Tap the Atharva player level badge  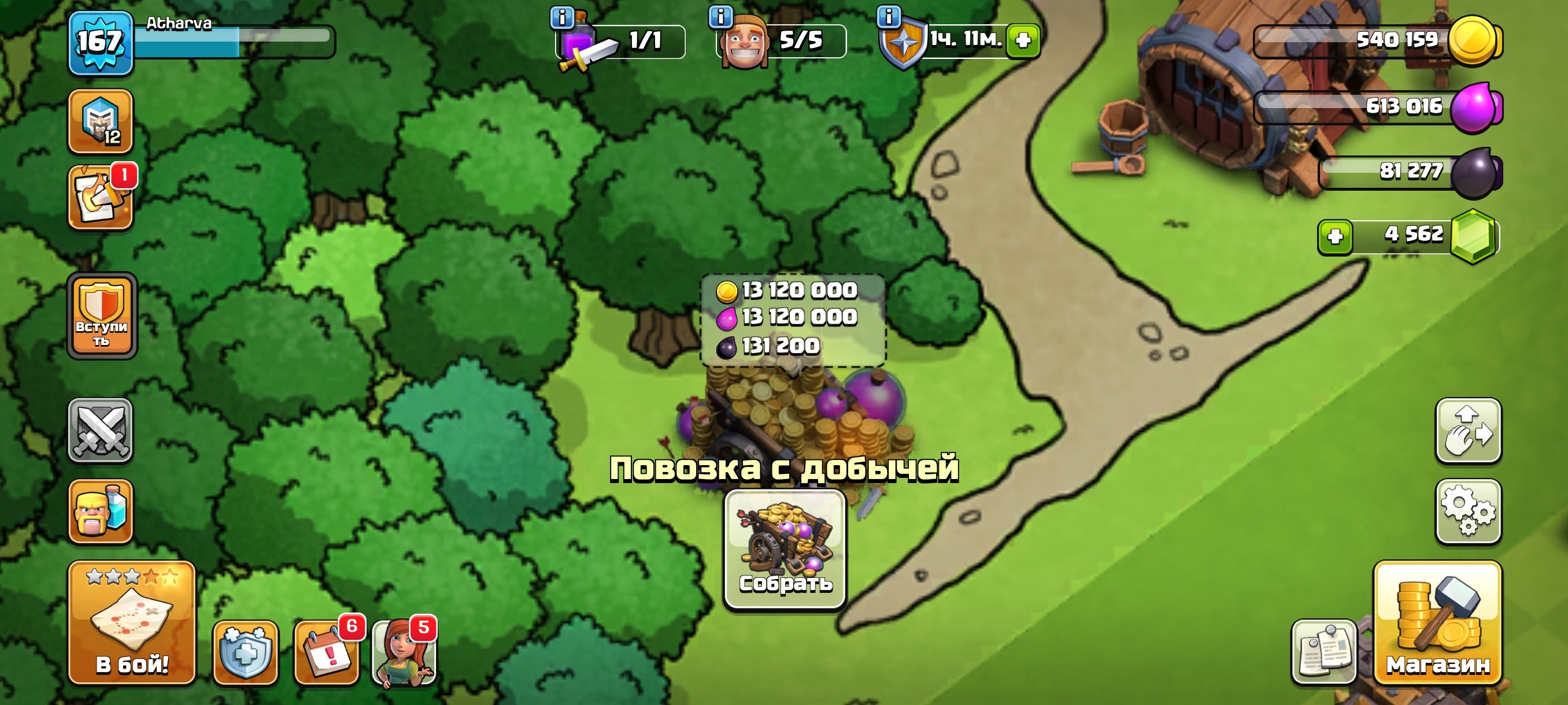(x=101, y=42)
